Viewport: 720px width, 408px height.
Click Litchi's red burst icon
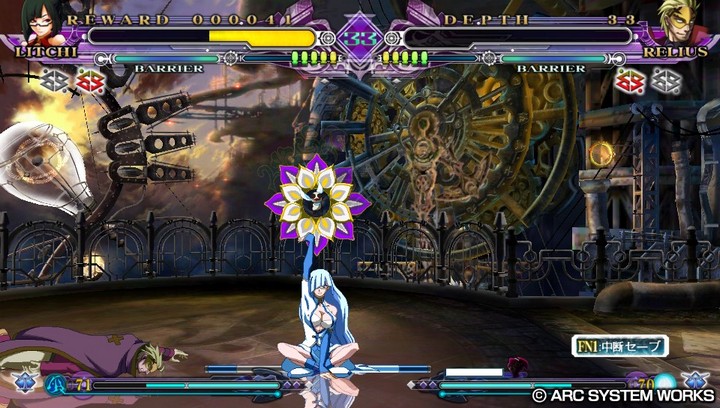pos(91,80)
